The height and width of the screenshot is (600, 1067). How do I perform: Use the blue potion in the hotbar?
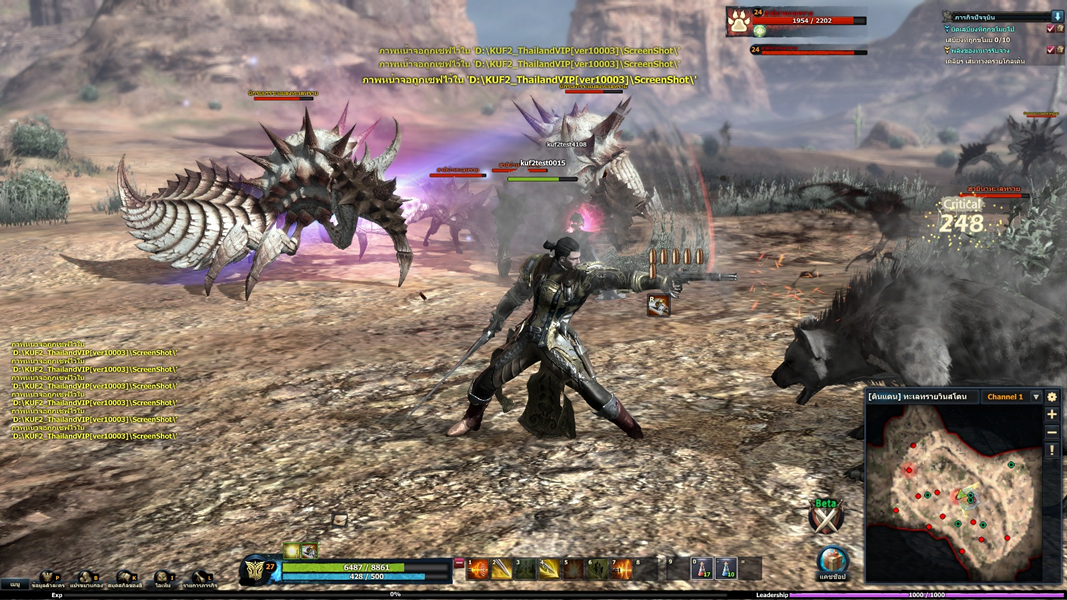727,569
